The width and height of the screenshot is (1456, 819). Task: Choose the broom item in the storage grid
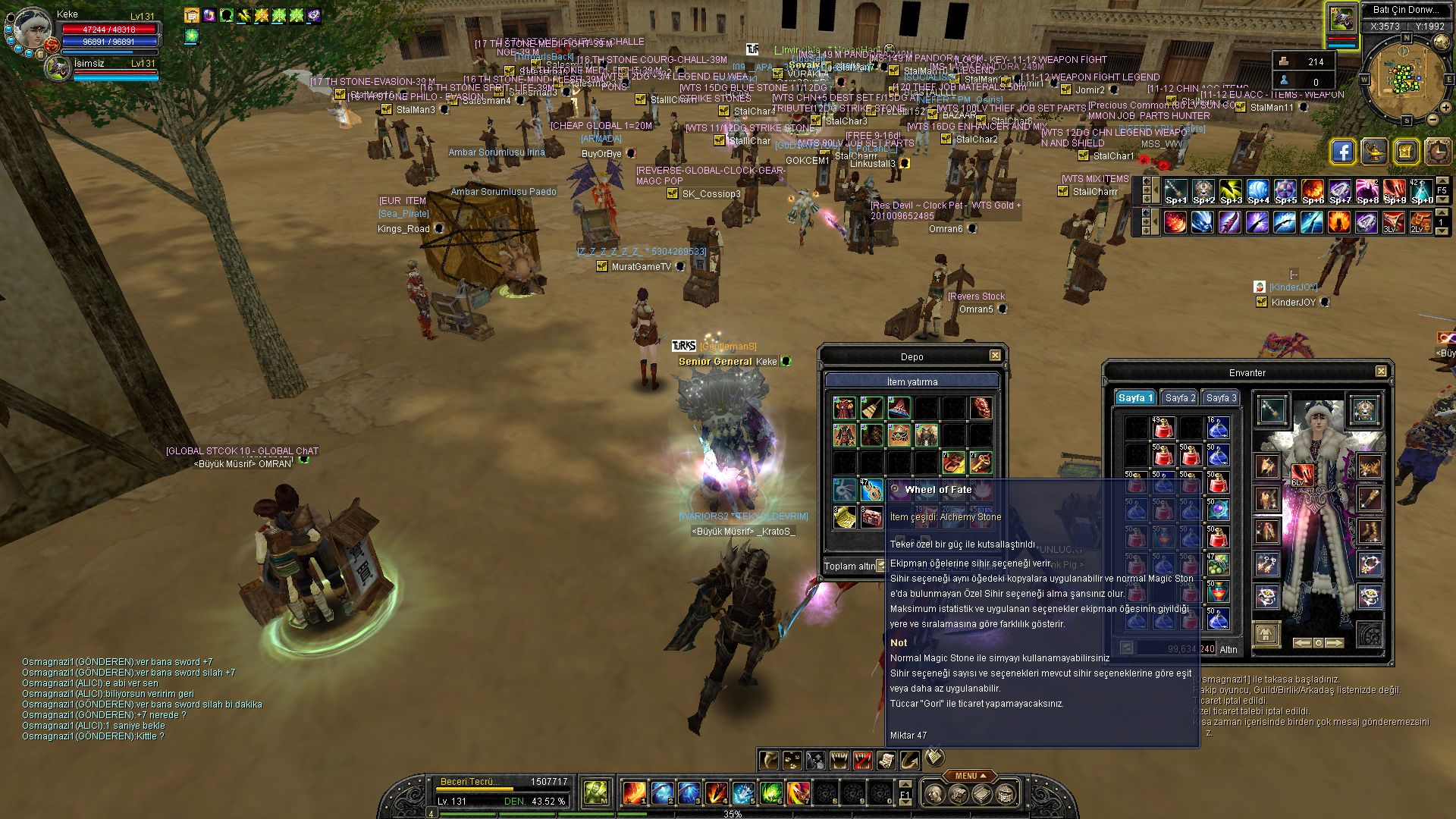tap(872, 409)
